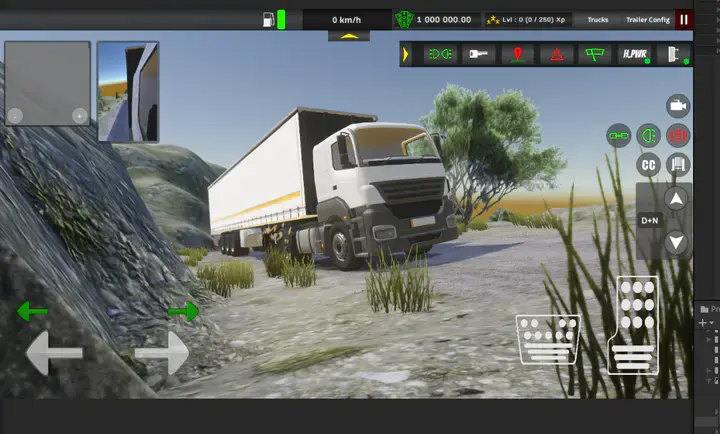
Task: Steer right with the large white arrow
Action: [x=162, y=353]
